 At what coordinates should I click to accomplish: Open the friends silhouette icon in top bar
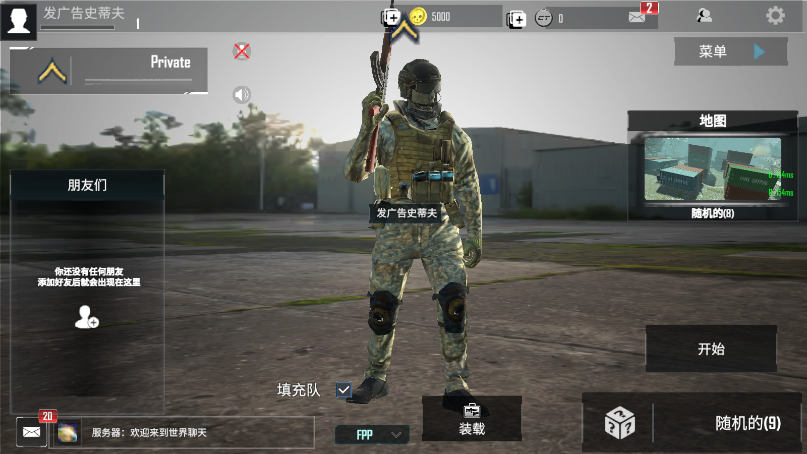pos(705,16)
